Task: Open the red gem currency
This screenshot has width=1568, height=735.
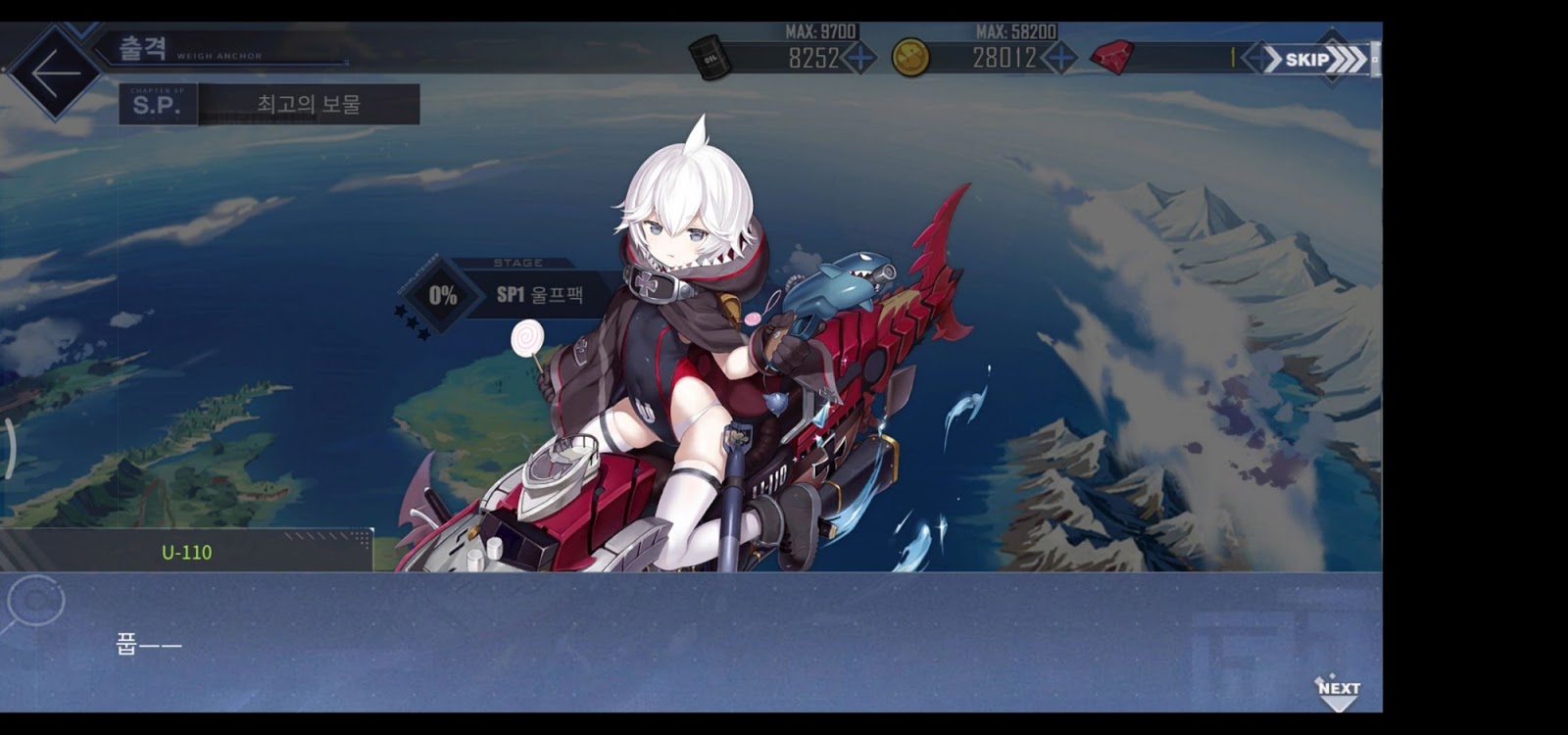Action: click(x=1111, y=58)
